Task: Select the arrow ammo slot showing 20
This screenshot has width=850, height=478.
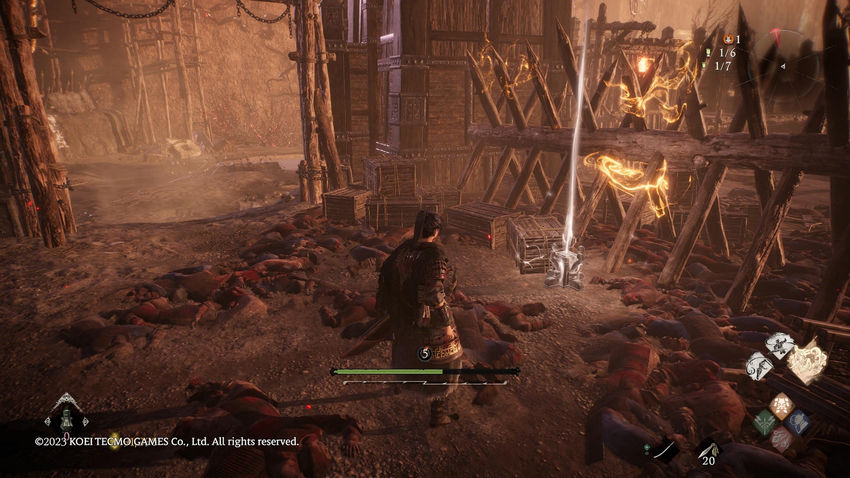Action: (708, 451)
